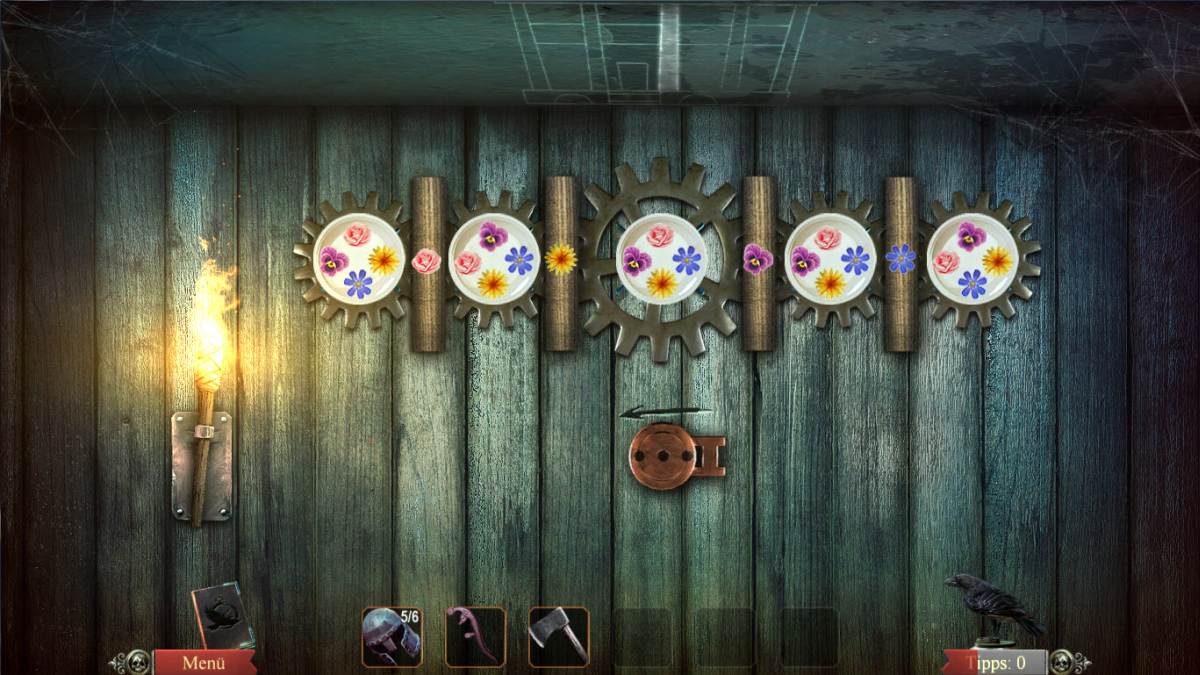Pick the pink hook inventory item
The height and width of the screenshot is (675, 1200).
pyautogui.click(x=474, y=636)
